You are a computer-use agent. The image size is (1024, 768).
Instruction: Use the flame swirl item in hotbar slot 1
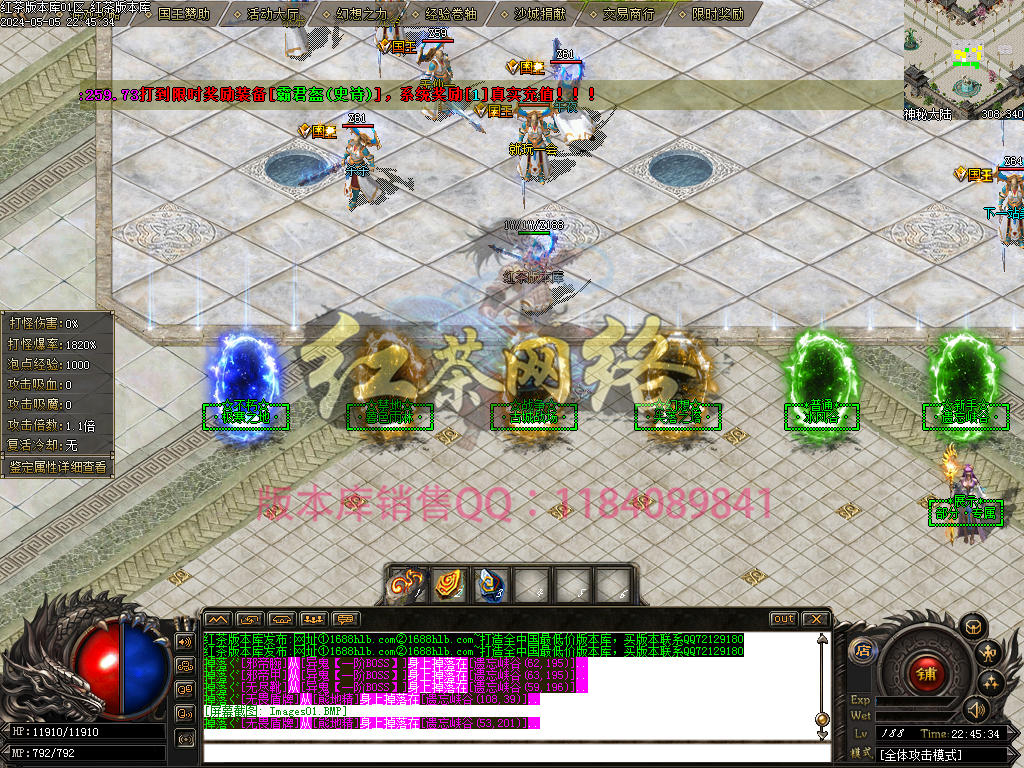(407, 585)
